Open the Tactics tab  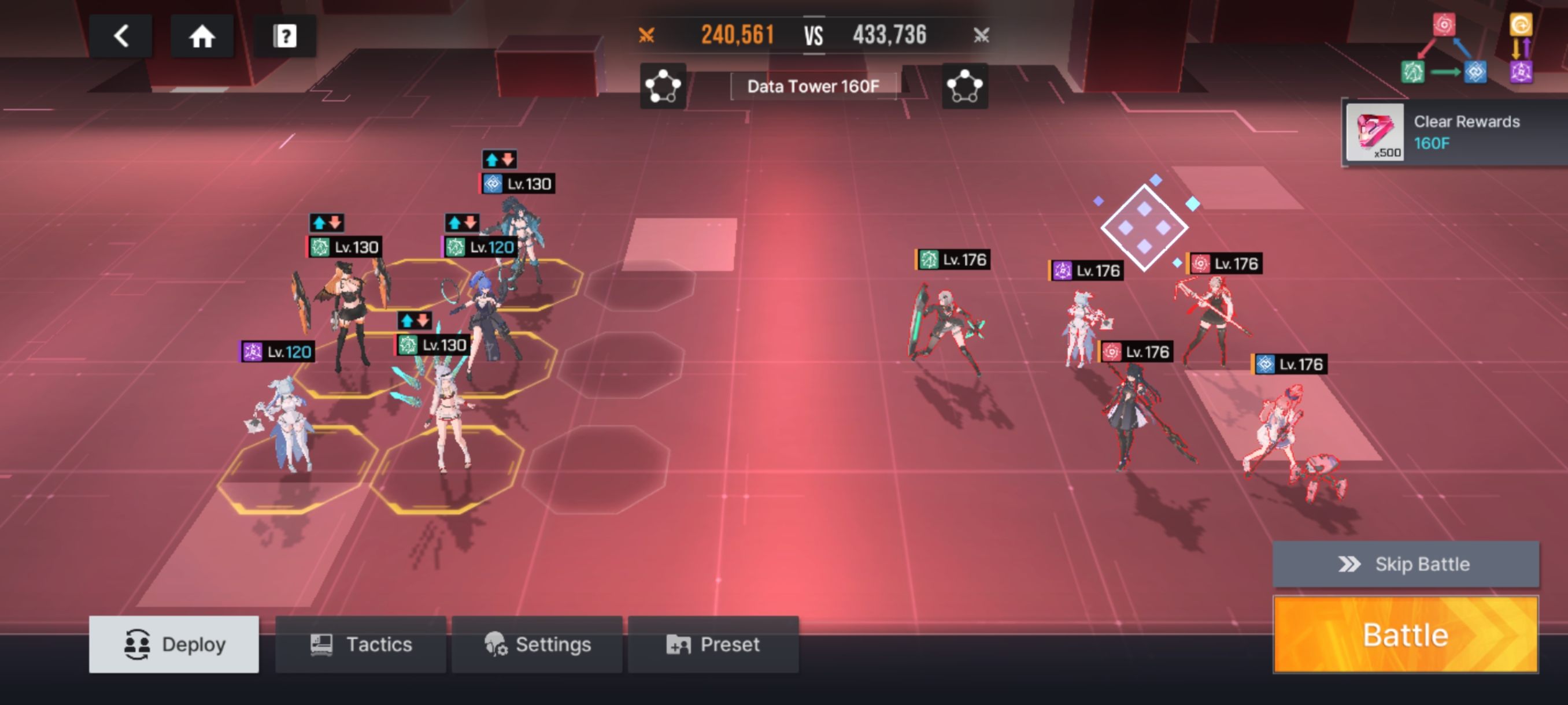pos(360,644)
